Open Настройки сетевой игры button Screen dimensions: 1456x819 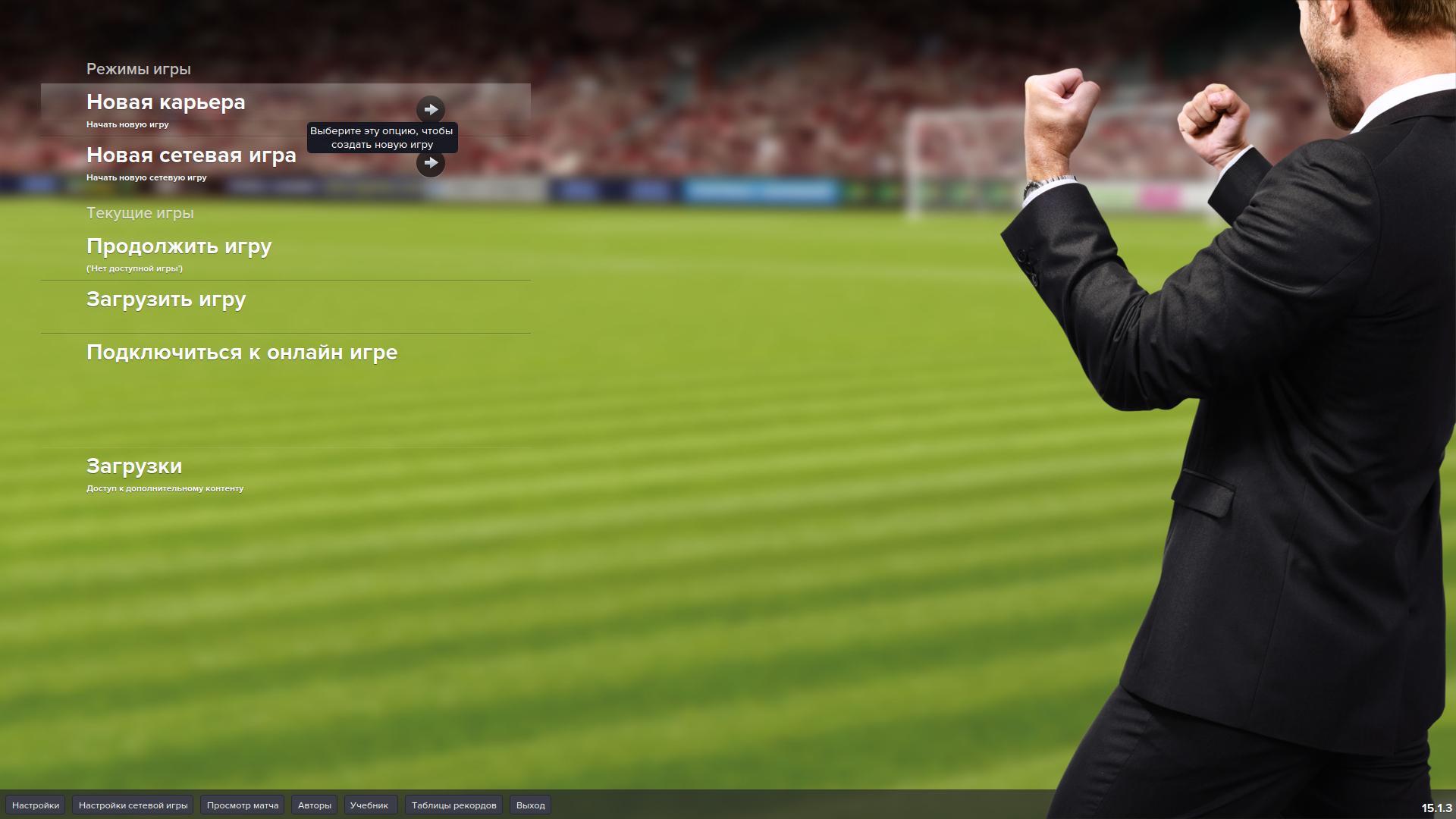(x=133, y=805)
